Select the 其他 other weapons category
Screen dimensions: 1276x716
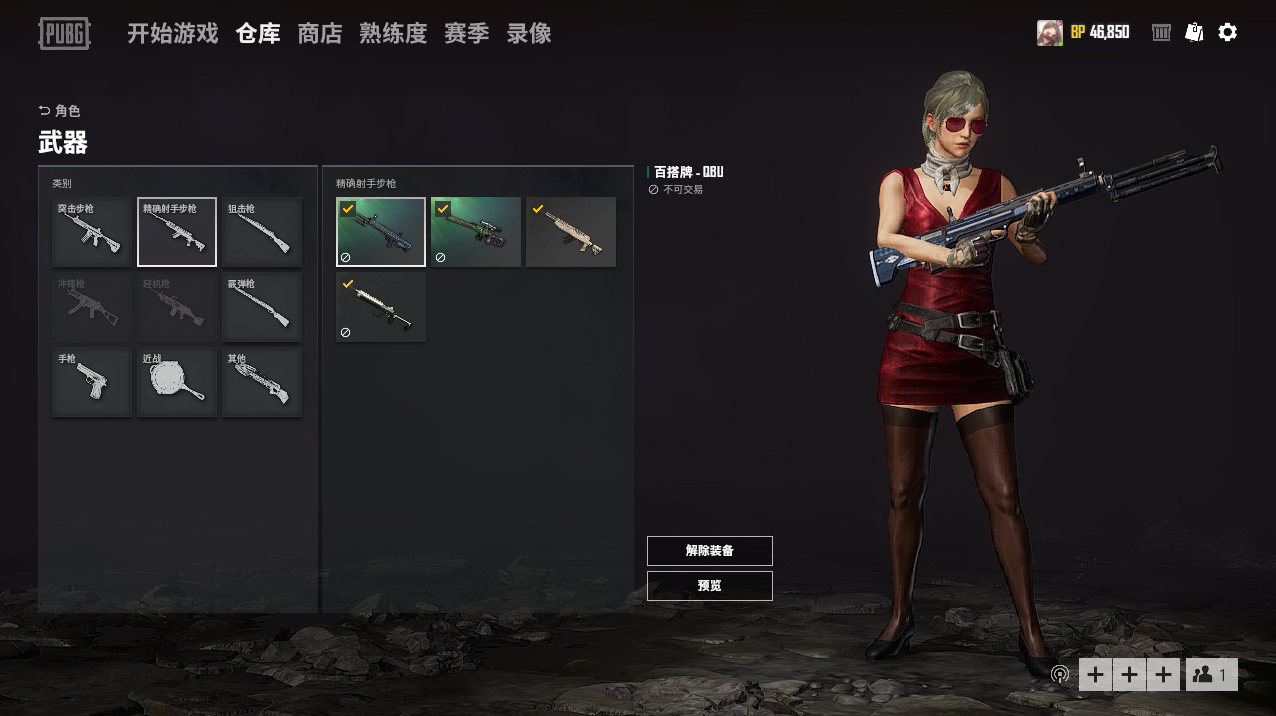coord(262,382)
